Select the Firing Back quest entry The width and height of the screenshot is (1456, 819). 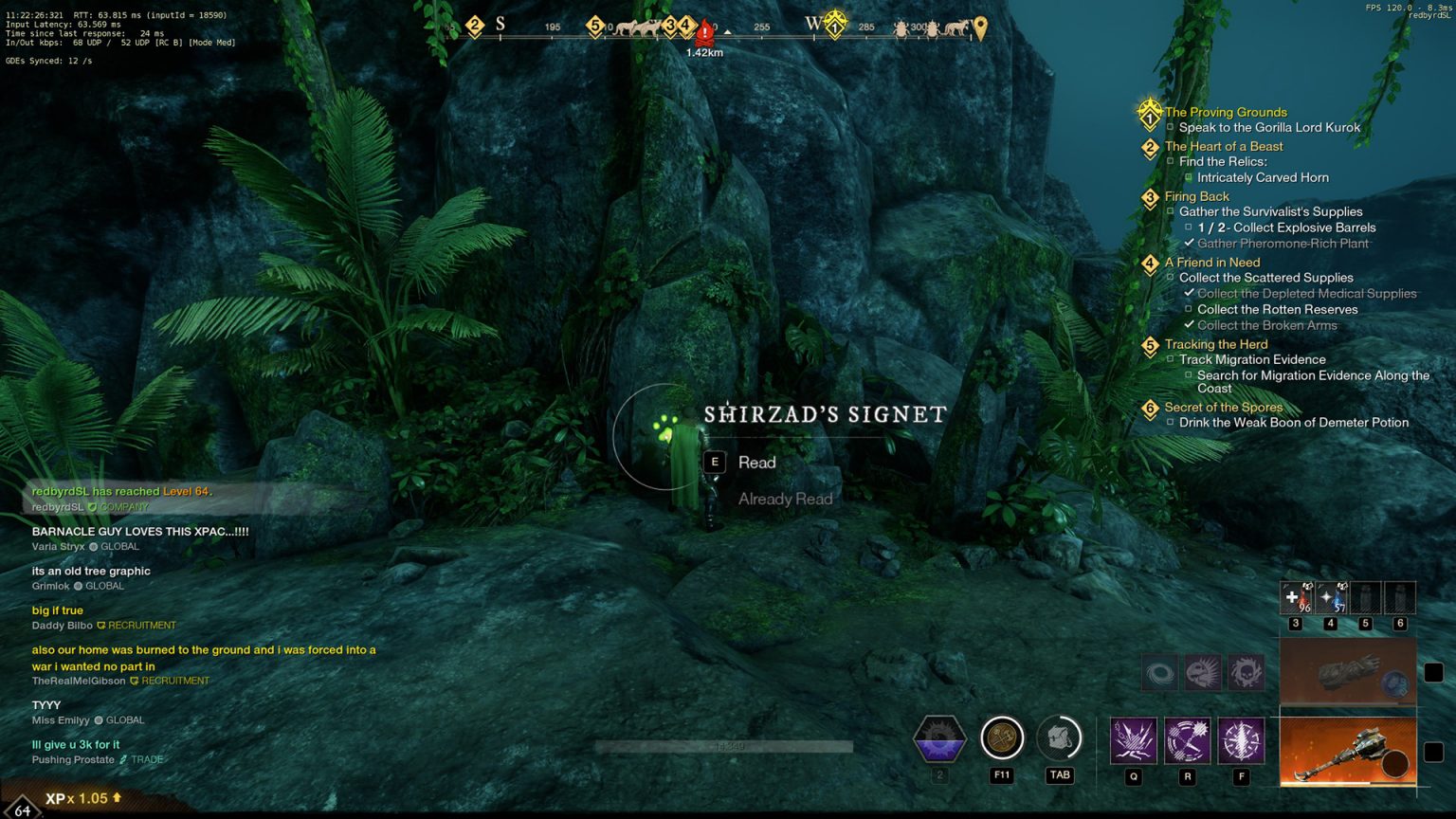coord(1196,196)
